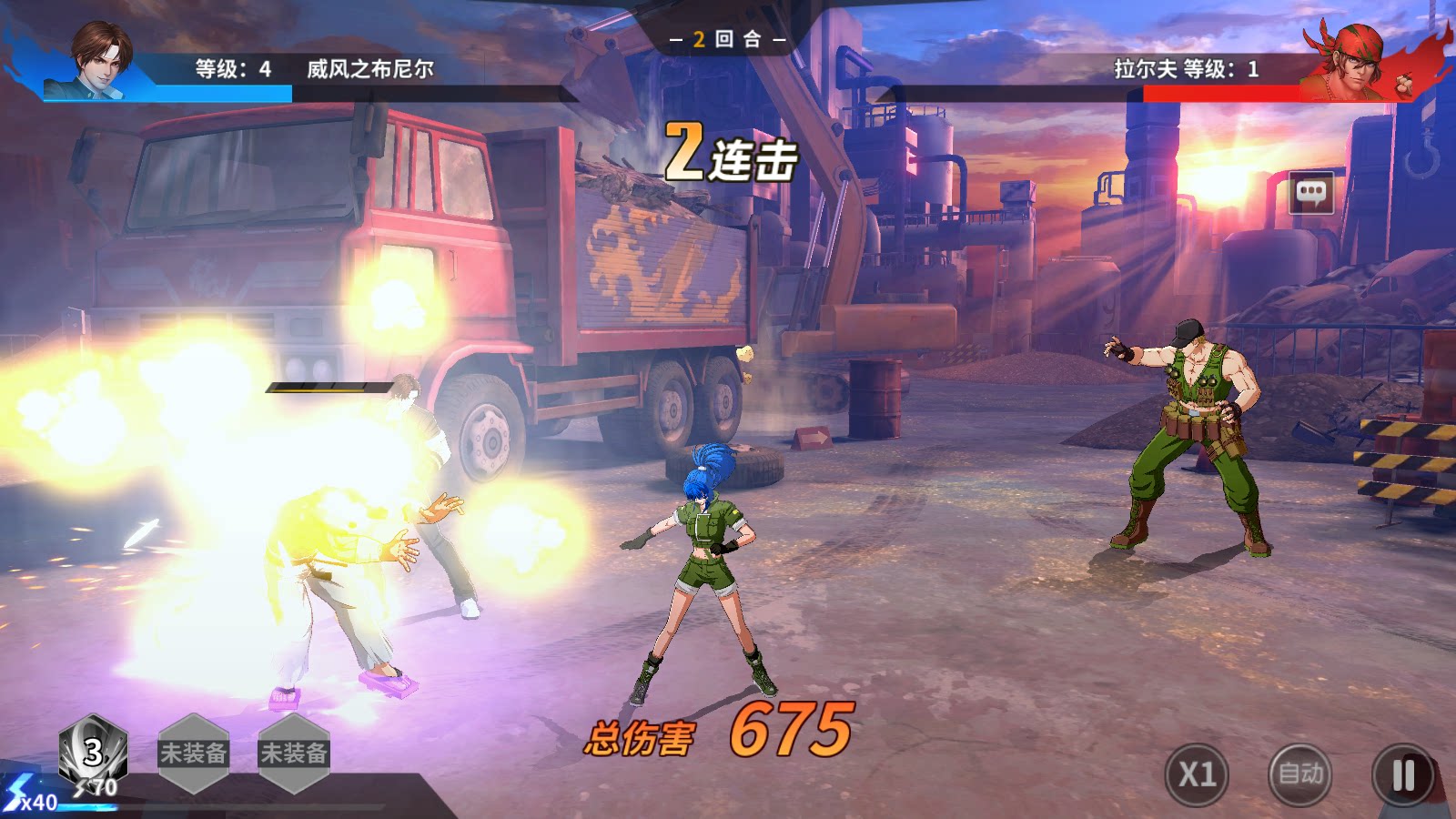Image resolution: width=1456 pixels, height=819 pixels.
Task: Tap the brown-haired player portrait
Action: point(98,58)
